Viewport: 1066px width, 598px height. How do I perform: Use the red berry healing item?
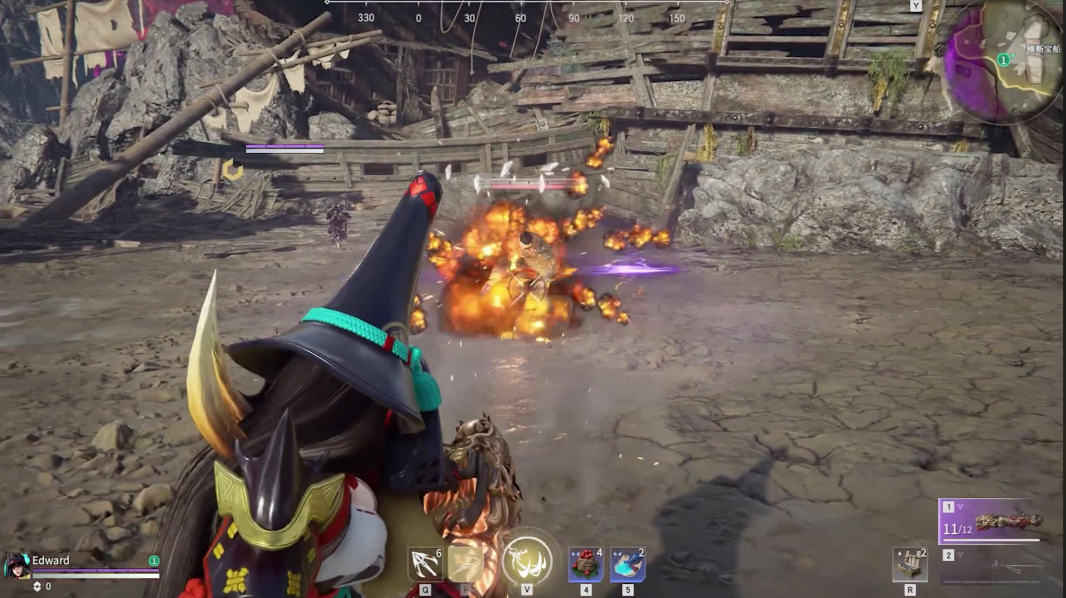pyautogui.click(x=586, y=565)
